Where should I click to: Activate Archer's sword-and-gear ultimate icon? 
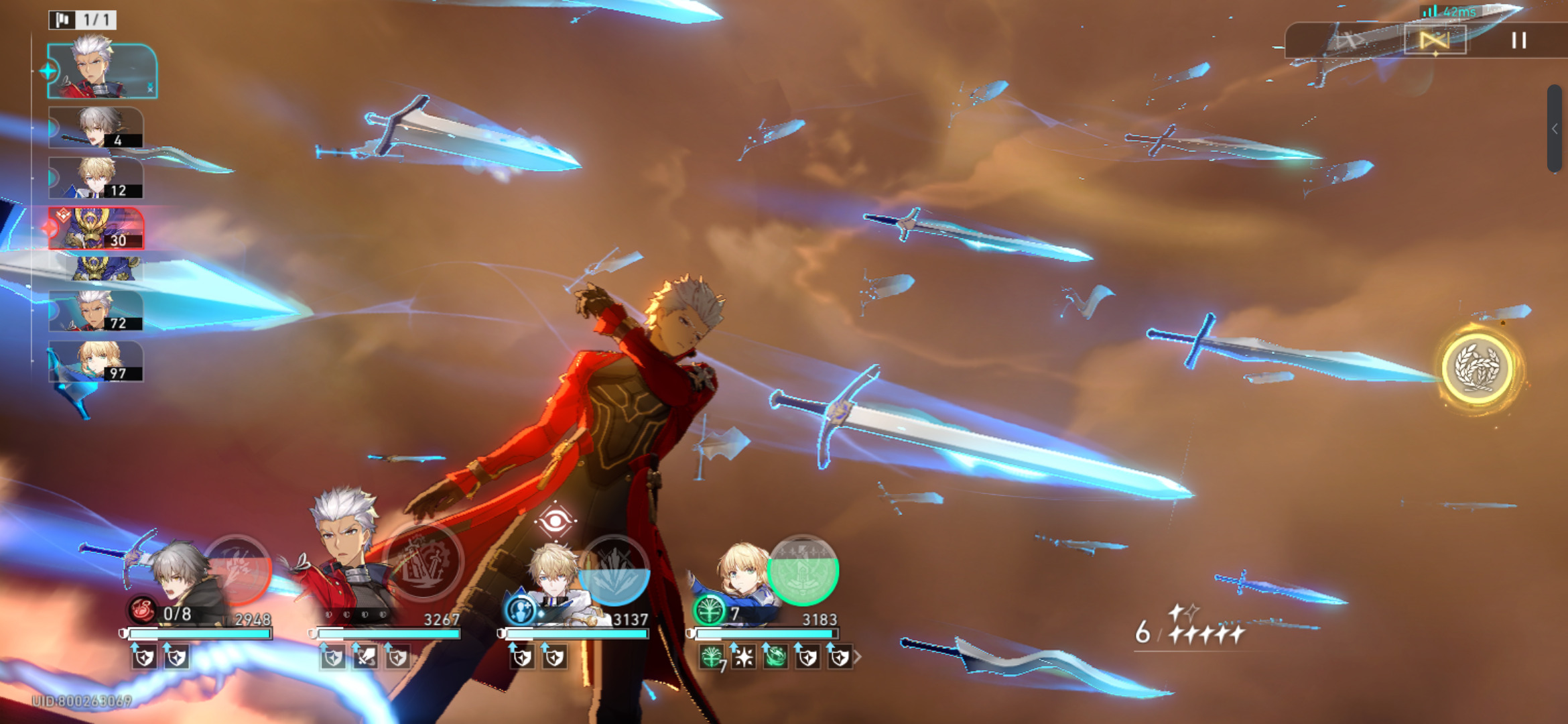pyautogui.click(x=426, y=562)
